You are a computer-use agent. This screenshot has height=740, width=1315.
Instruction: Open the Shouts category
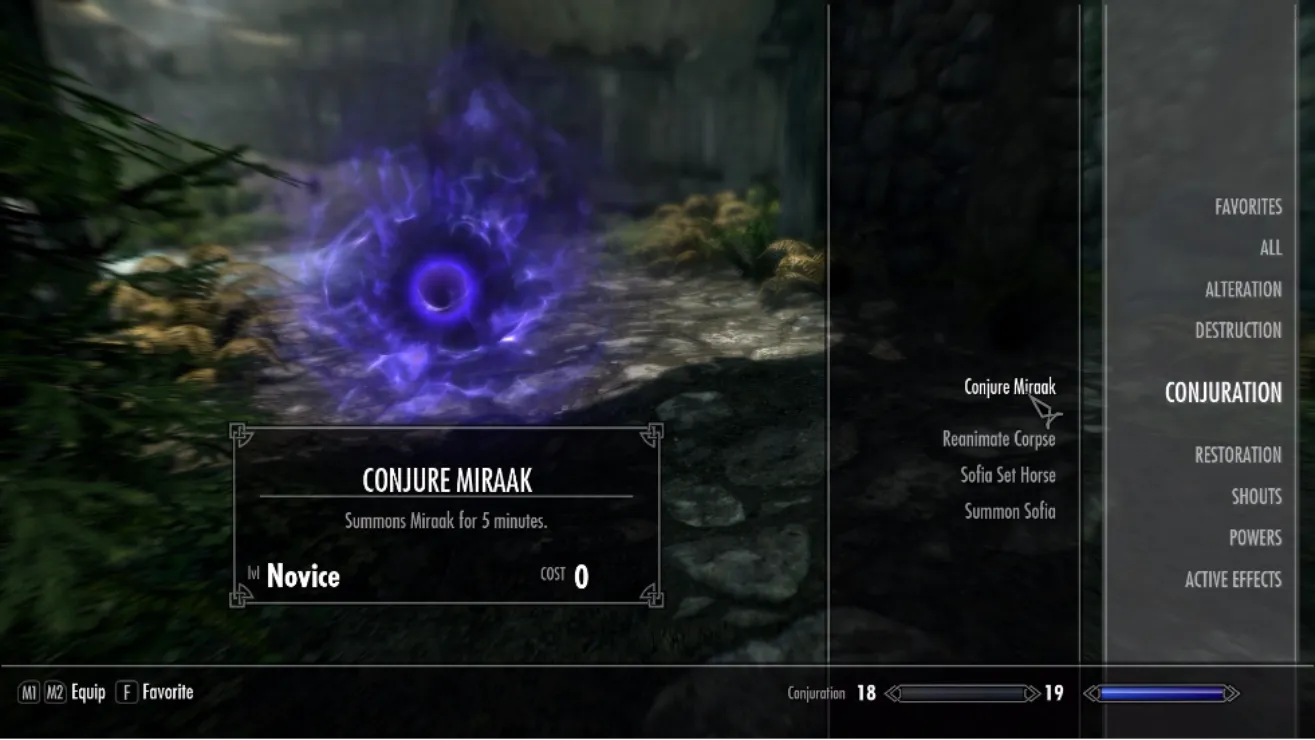point(1255,496)
